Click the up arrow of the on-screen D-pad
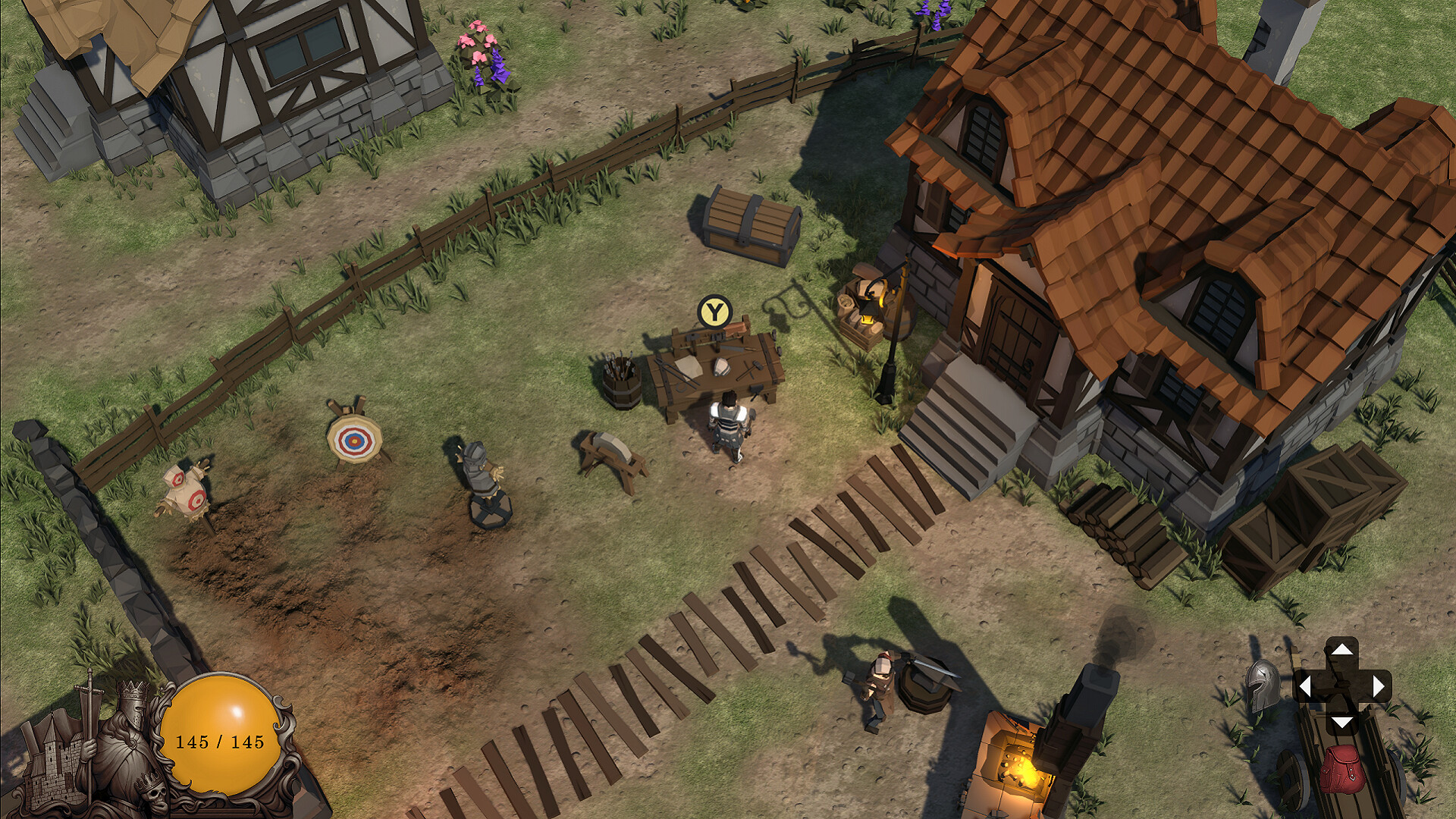The height and width of the screenshot is (819, 1456). click(1342, 650)
